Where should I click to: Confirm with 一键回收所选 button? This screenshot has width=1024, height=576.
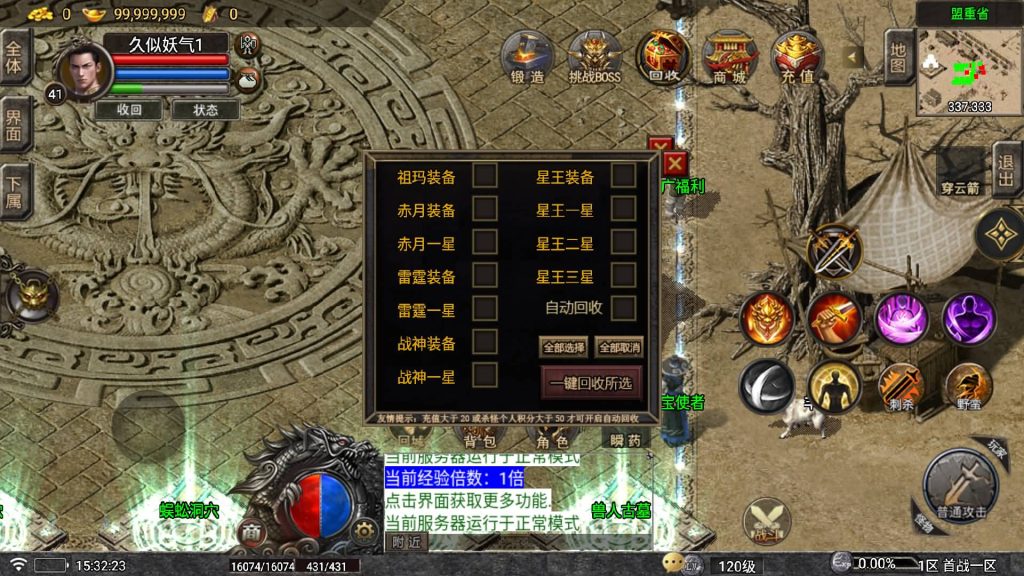click(591, 383)
